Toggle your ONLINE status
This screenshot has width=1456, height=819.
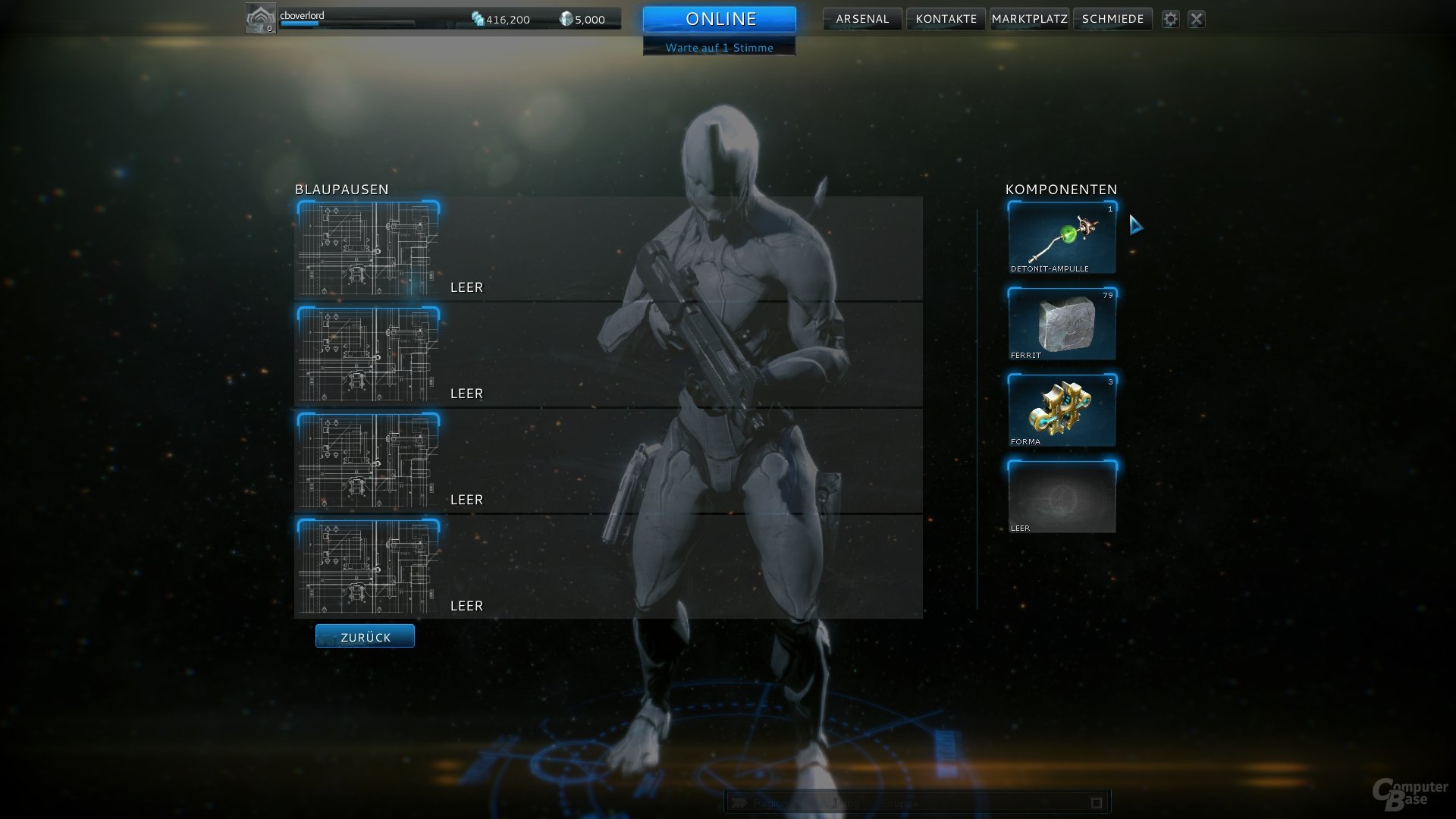(719, 19)
